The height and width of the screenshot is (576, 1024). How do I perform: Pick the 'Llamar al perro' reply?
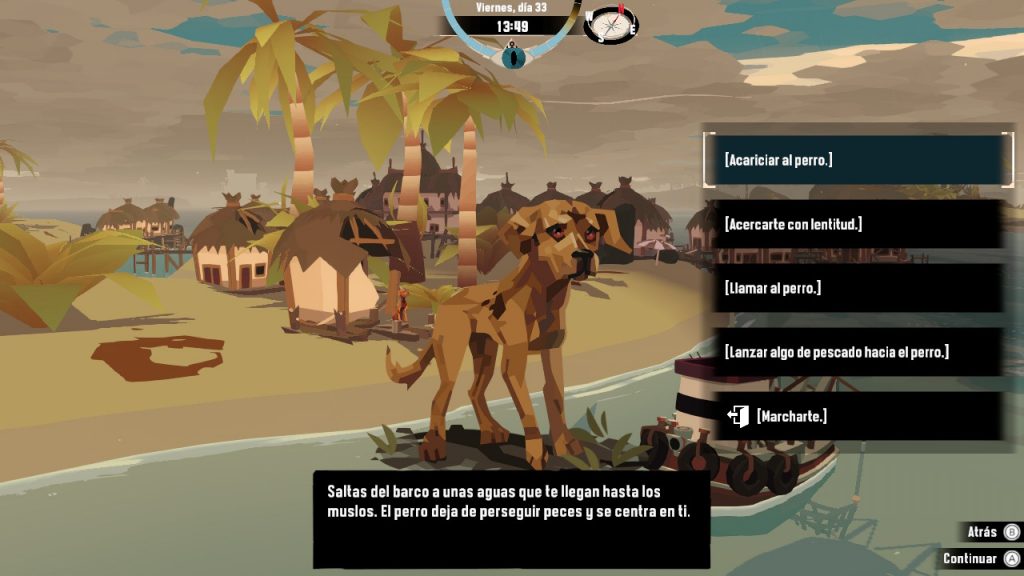(x=857, y=288)
